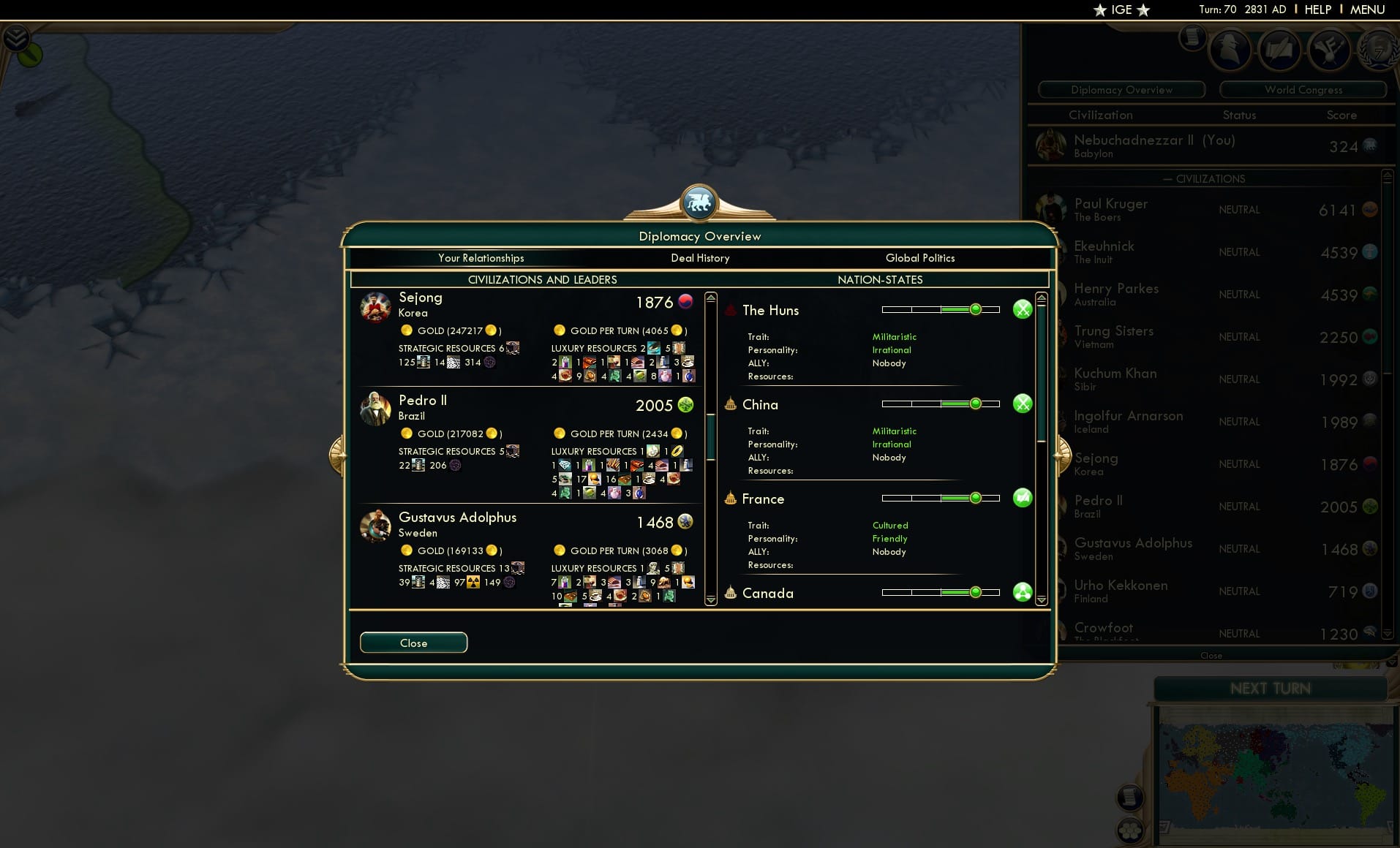Open the Global Politics tab
The image size is (1400, 848).
click(x=920, y=258)
